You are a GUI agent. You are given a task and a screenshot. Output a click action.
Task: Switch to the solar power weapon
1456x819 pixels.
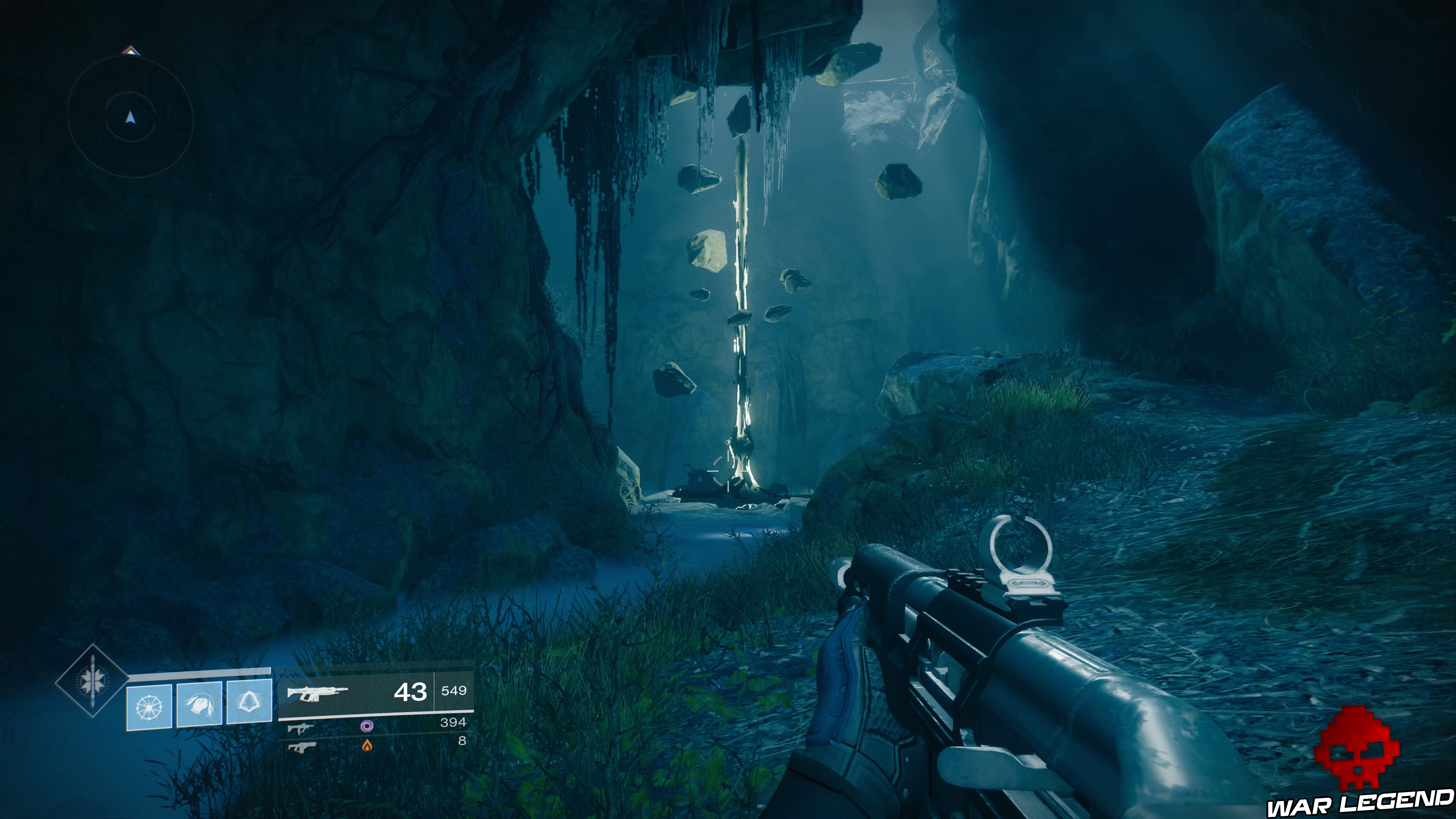(302, 747)
